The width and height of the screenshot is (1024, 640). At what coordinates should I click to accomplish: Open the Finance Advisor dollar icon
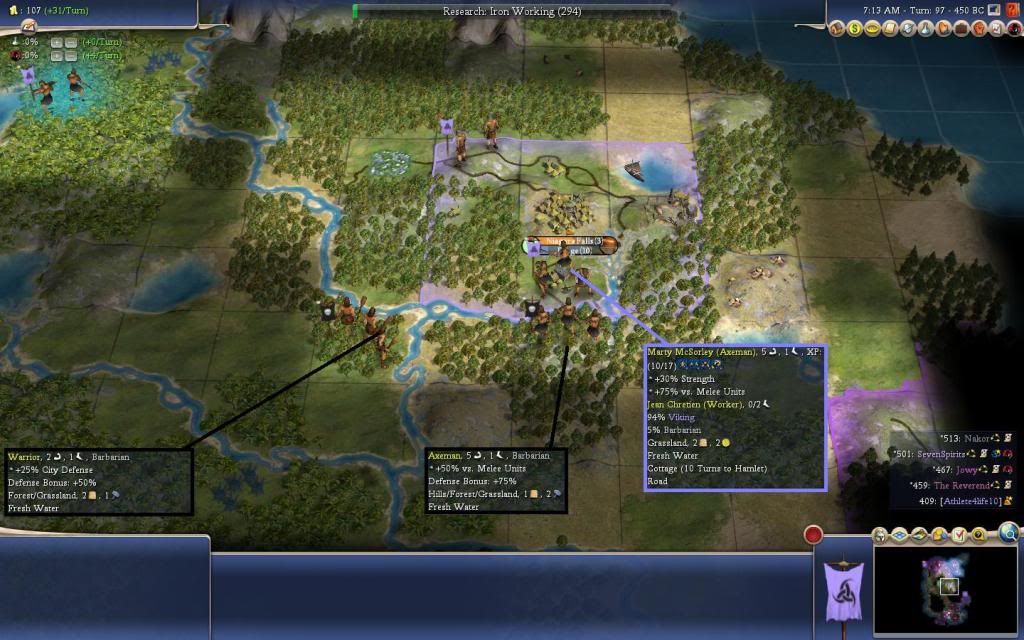point(856,29)
